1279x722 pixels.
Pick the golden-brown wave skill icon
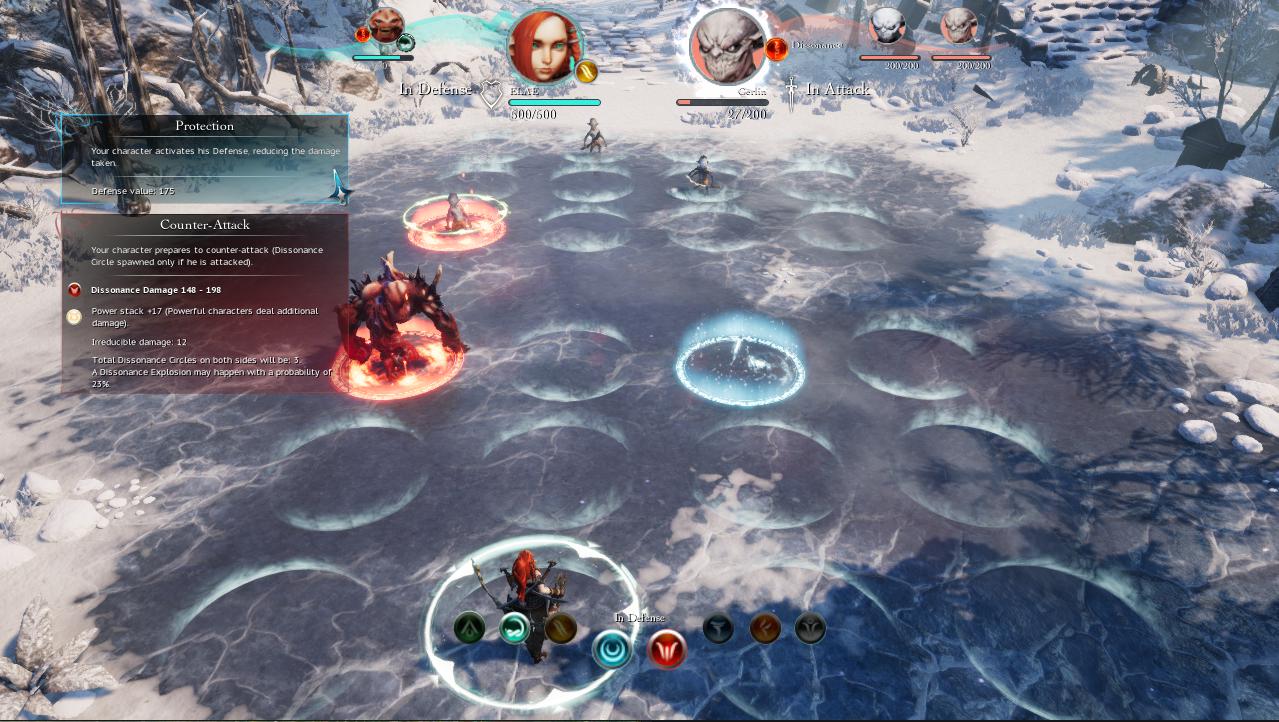coord(560,628)
